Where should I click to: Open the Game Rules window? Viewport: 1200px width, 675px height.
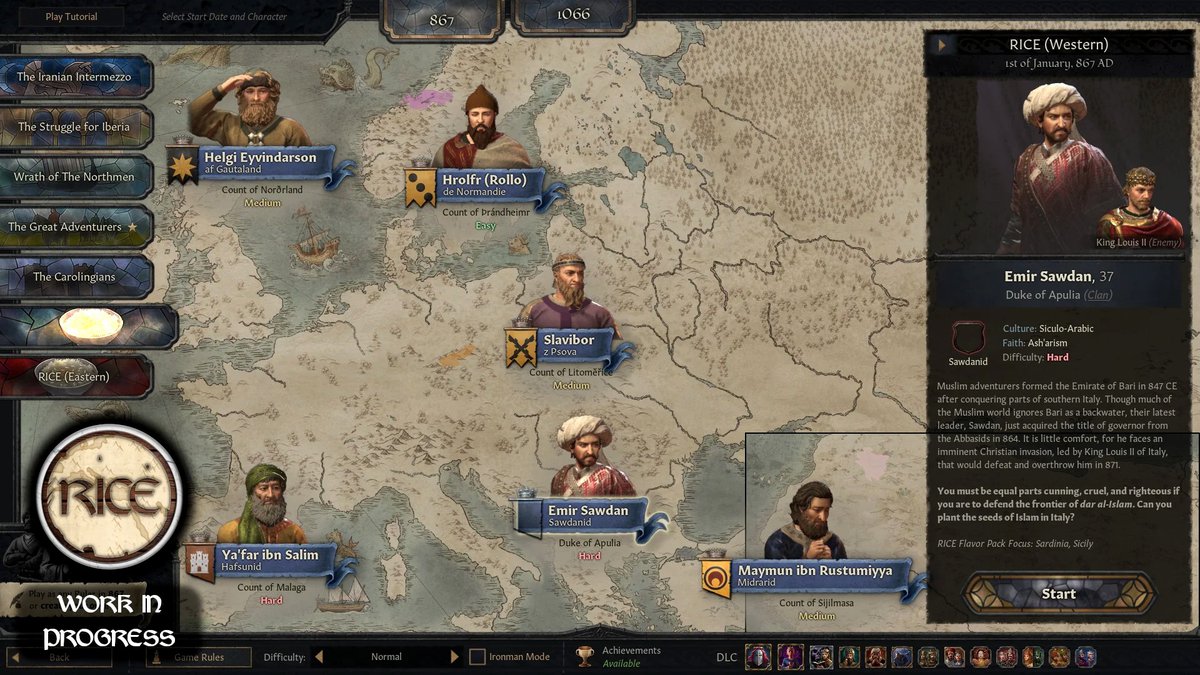[197, 657]
